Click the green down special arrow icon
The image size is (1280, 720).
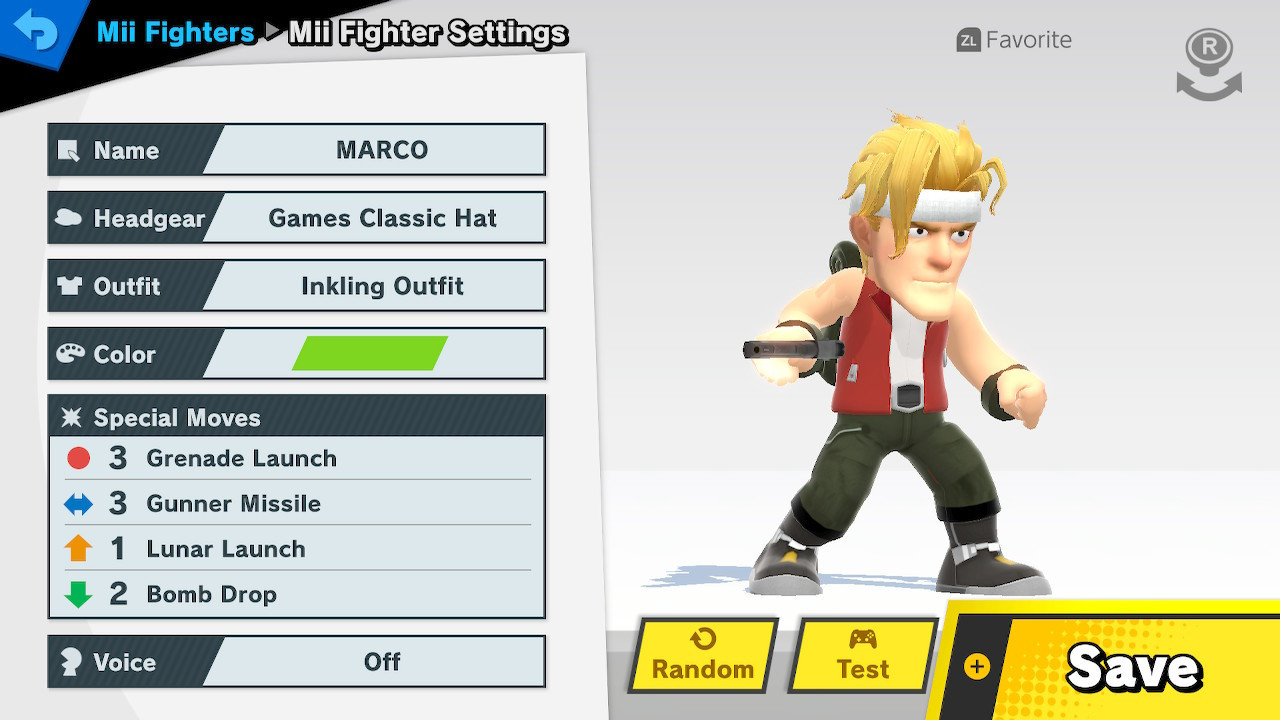[x=80, y=593]
